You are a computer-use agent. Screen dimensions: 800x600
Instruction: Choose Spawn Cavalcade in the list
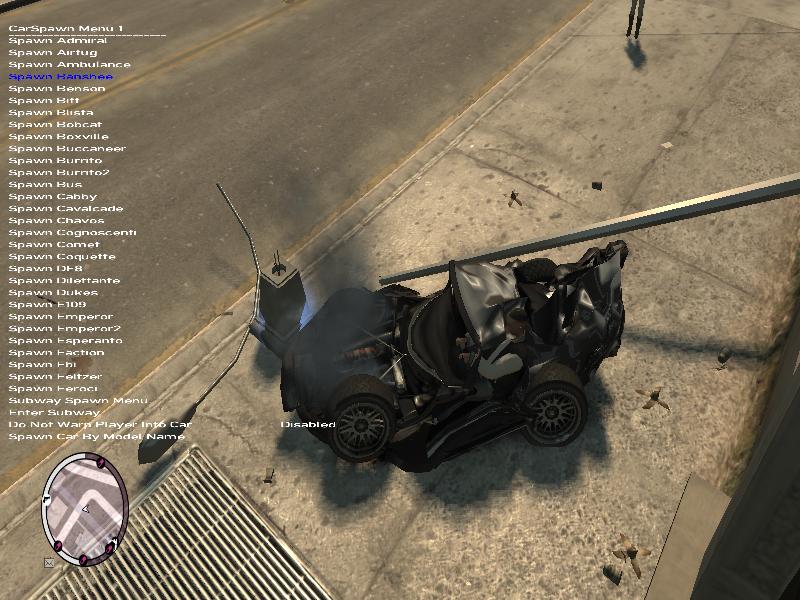(x=66, y=209)
